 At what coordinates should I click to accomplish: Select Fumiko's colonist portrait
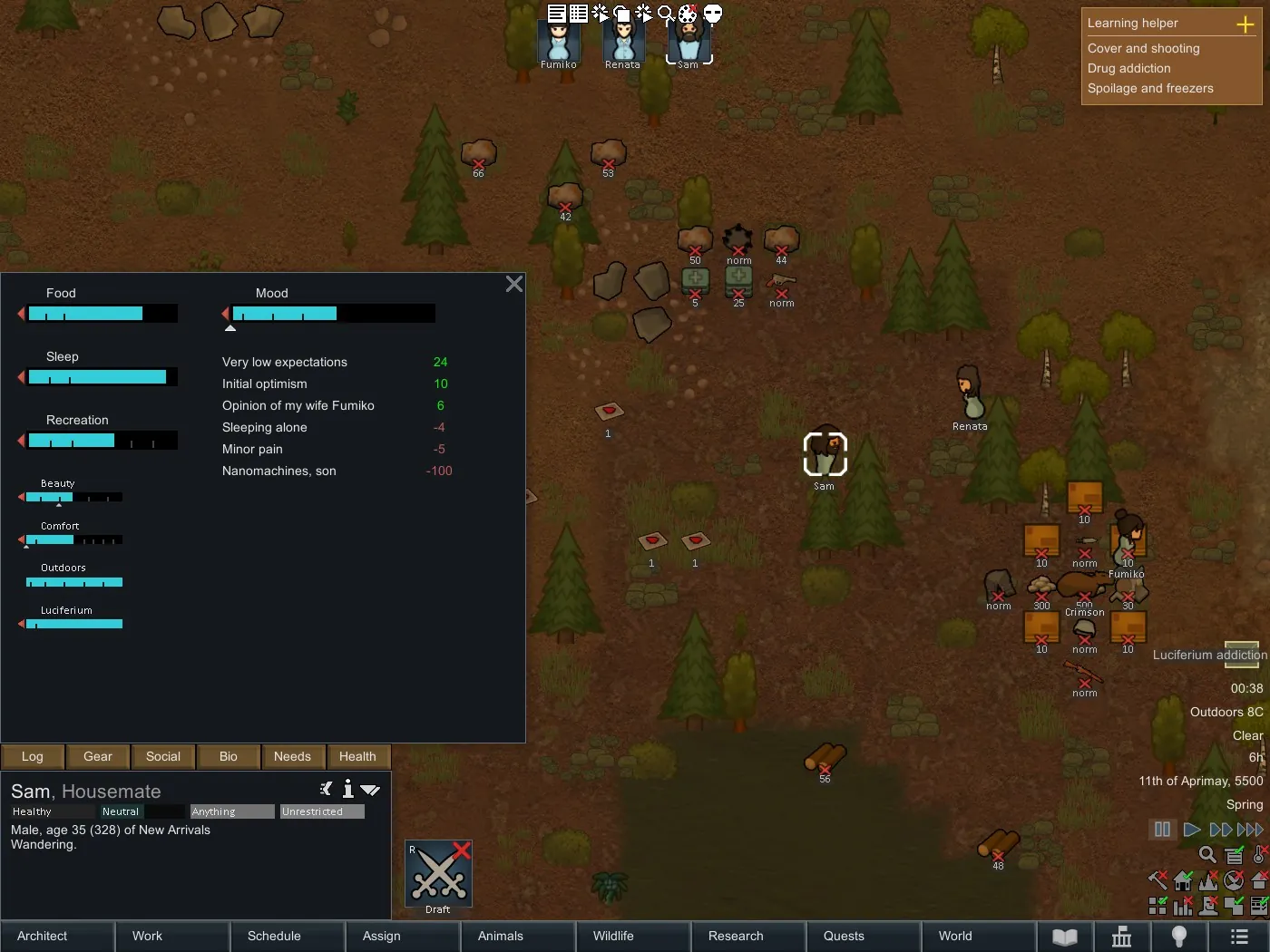[559, 42]
